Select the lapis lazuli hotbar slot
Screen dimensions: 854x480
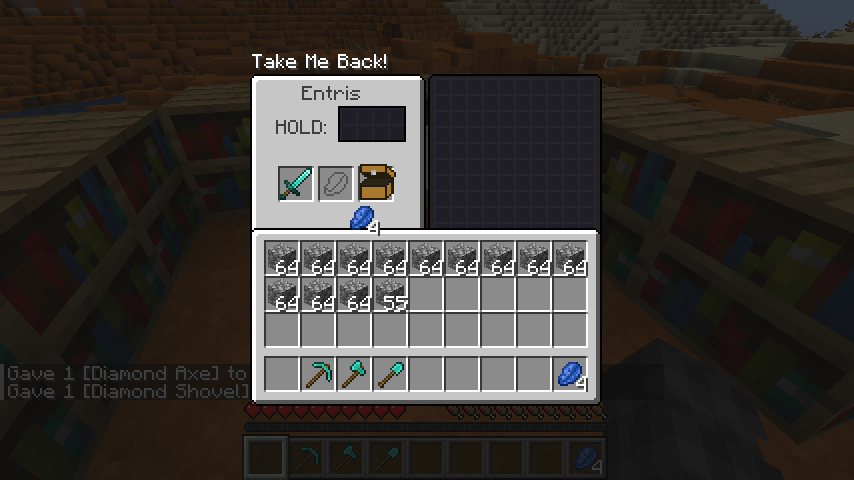point(570,374)
